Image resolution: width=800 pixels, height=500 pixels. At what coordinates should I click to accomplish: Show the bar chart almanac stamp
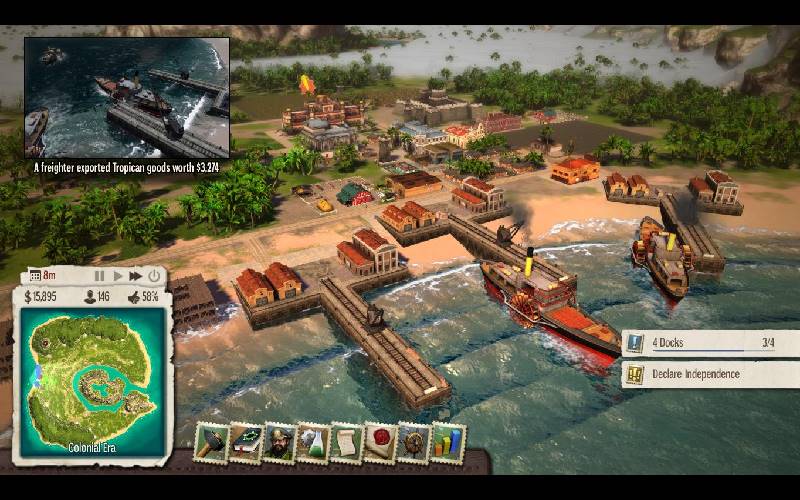pyautogui.click(x=447, y=442)
